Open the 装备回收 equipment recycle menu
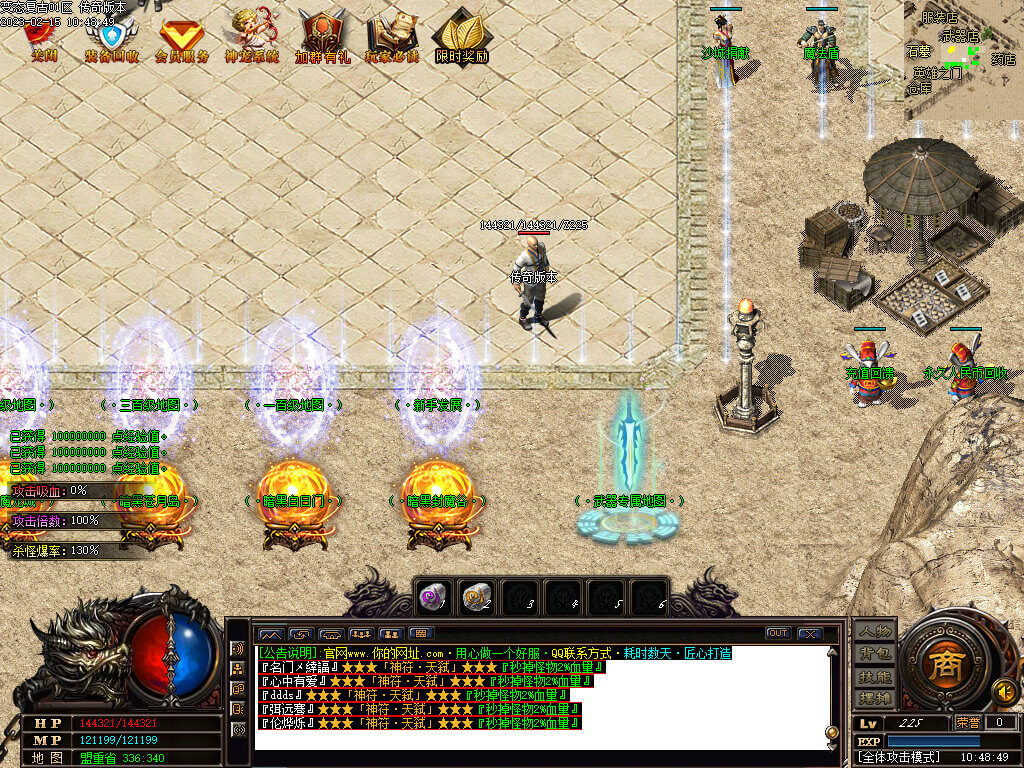Screen dimensions: 1024x768 (111, 40)
